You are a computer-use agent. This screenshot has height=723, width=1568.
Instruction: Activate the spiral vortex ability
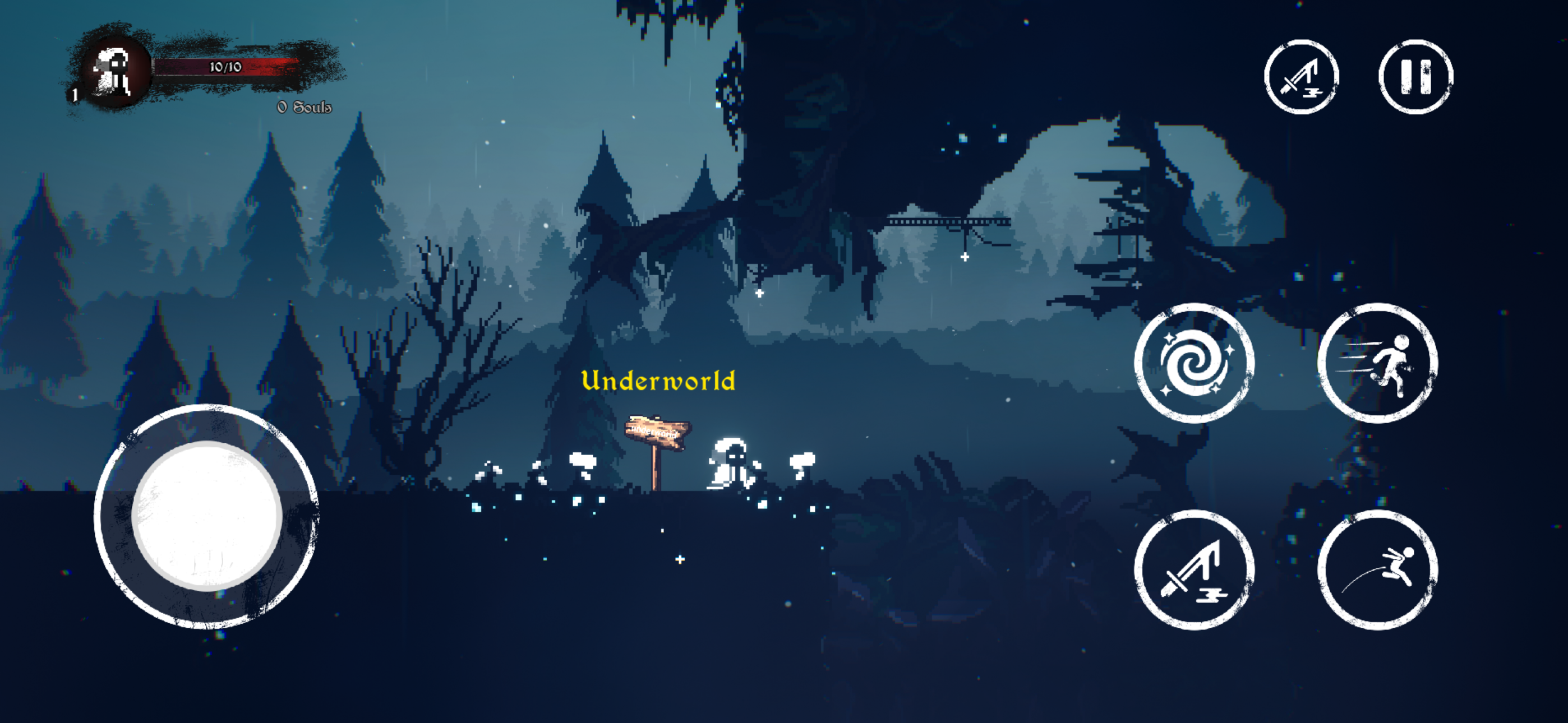pyautogui.click(x=1195, y=363)
